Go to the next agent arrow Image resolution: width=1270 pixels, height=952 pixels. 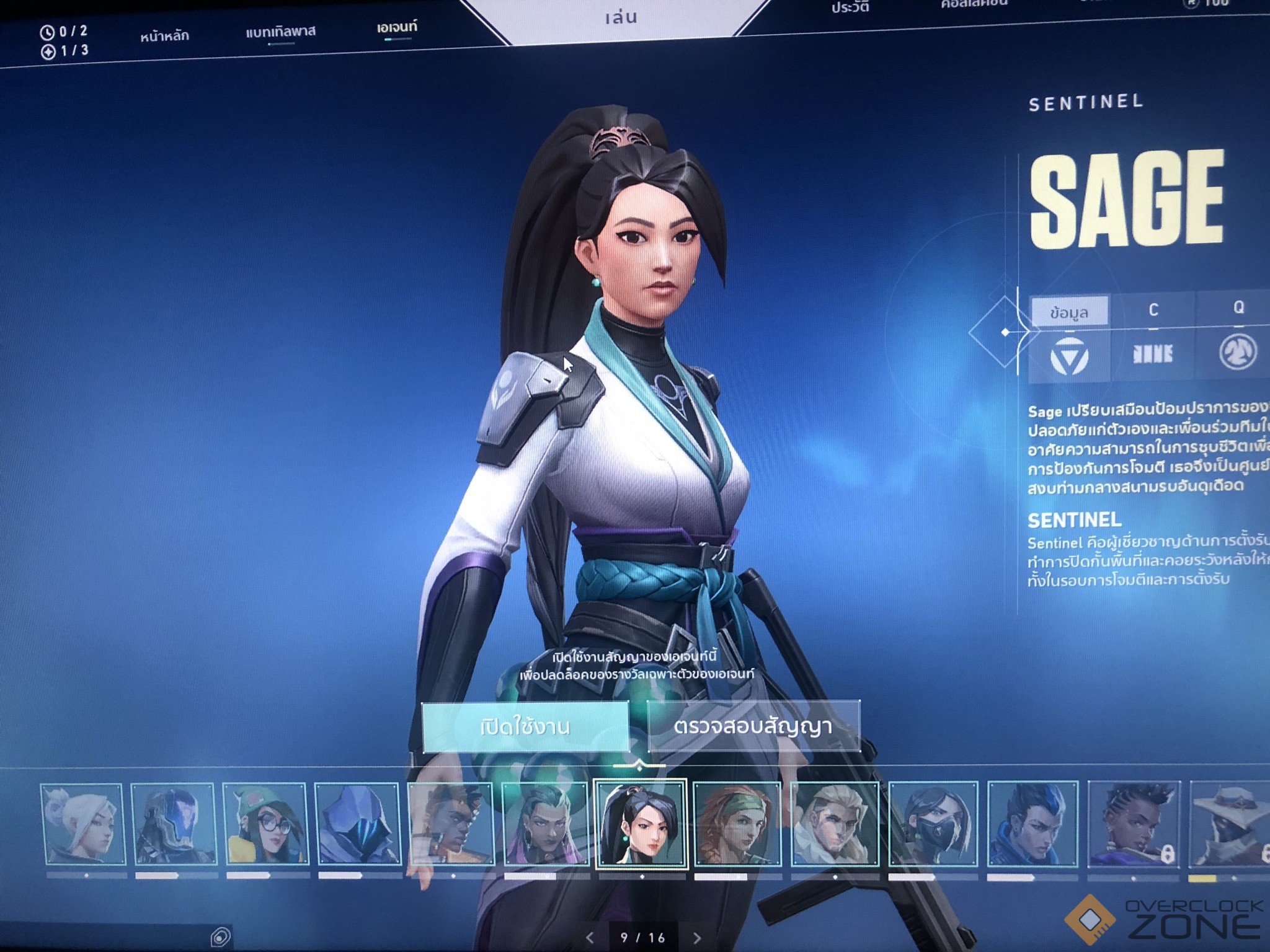[697, 938]
